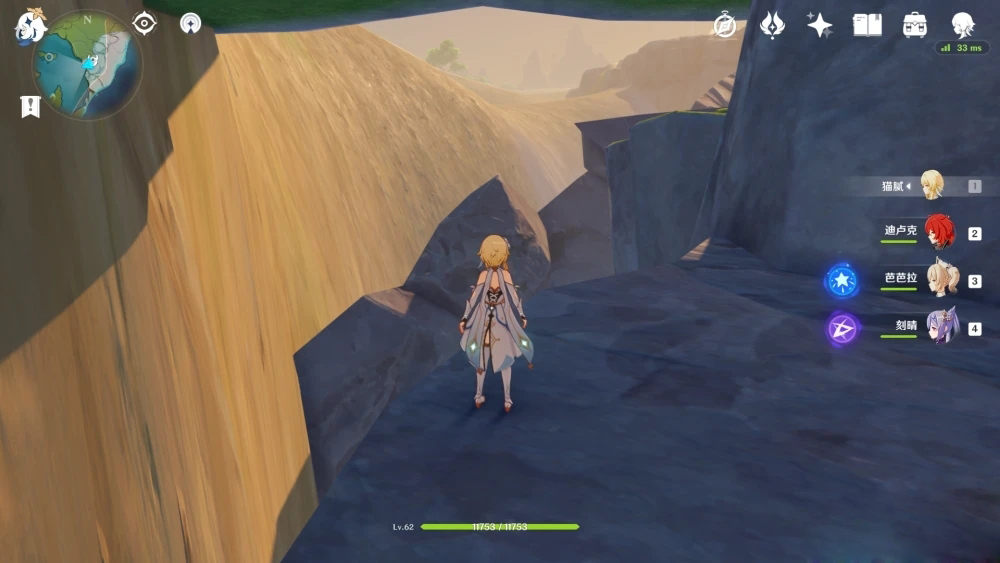Switch to 迪卢克 in party slot 2
The width and height of the screenshot is (1000, 563).
(938, 233)
